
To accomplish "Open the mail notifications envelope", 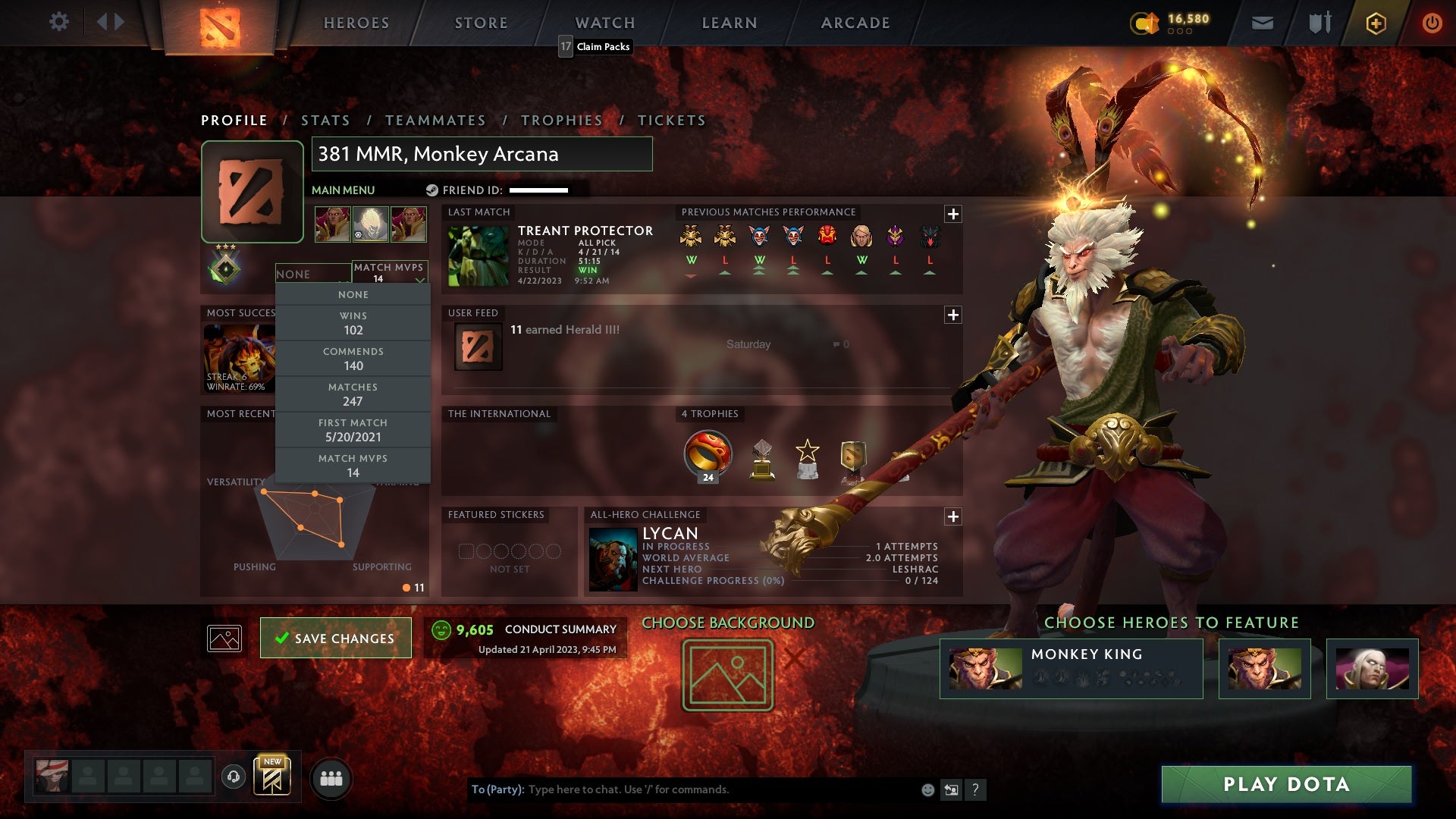I will pos(1261,23).
